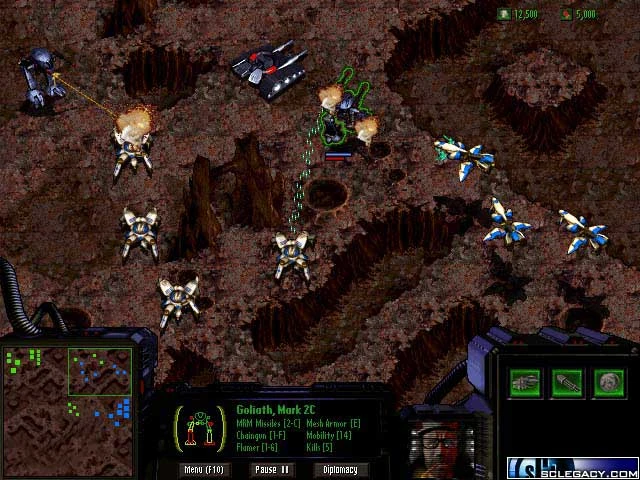Choose the third round command icon
This screenshot has width=640, height=480.
[607, 381]
